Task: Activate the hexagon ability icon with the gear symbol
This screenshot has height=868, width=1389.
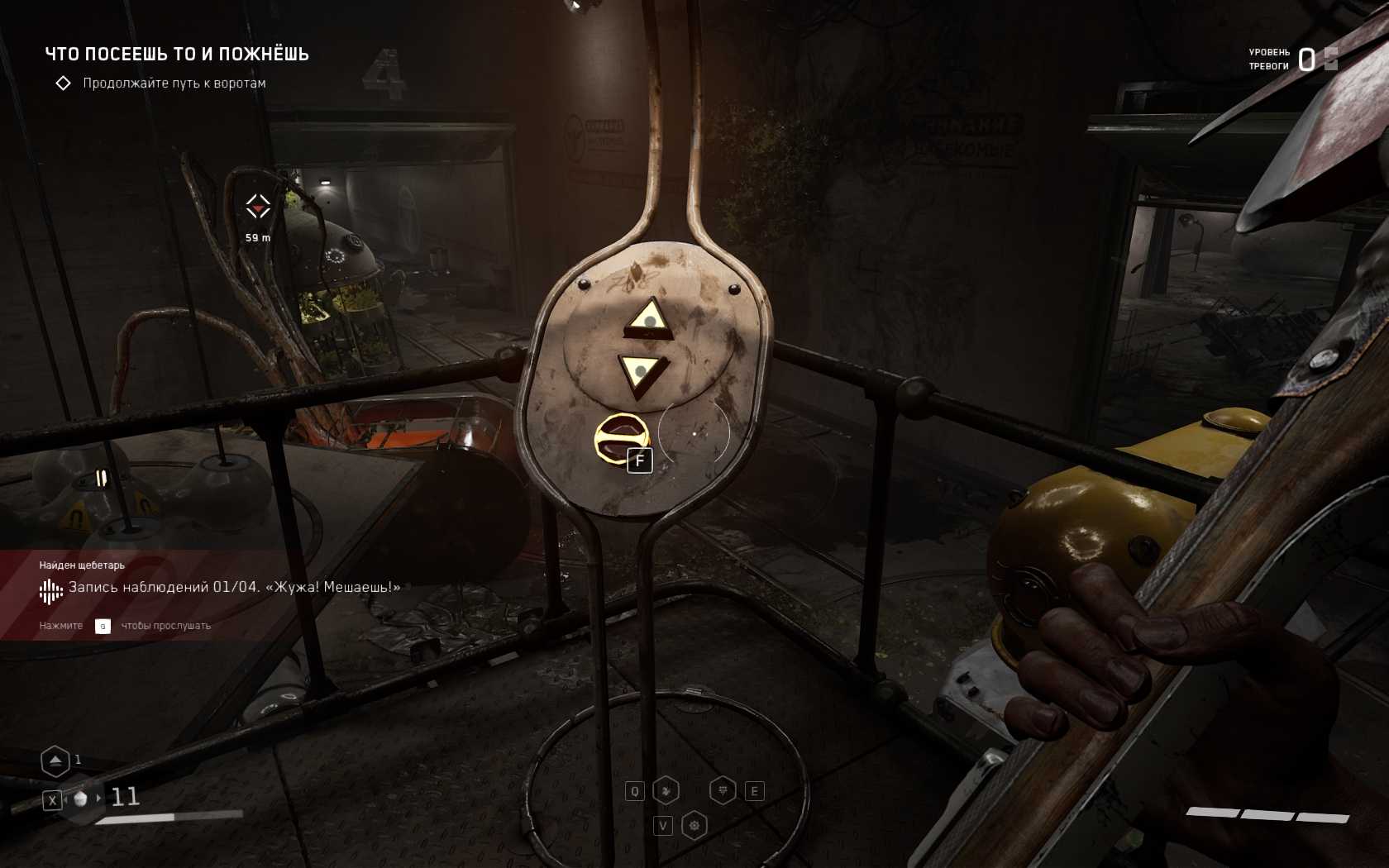Action: (x=694, y=826)
